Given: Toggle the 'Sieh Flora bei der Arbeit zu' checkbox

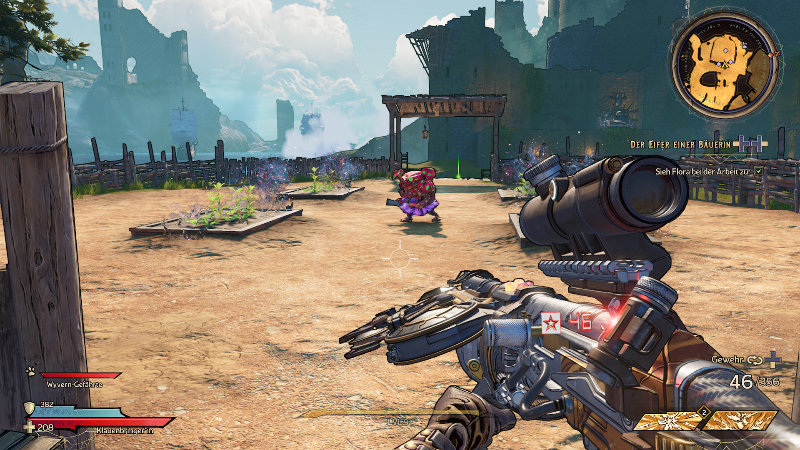Looking at the screenshot, I should (759, 171).
